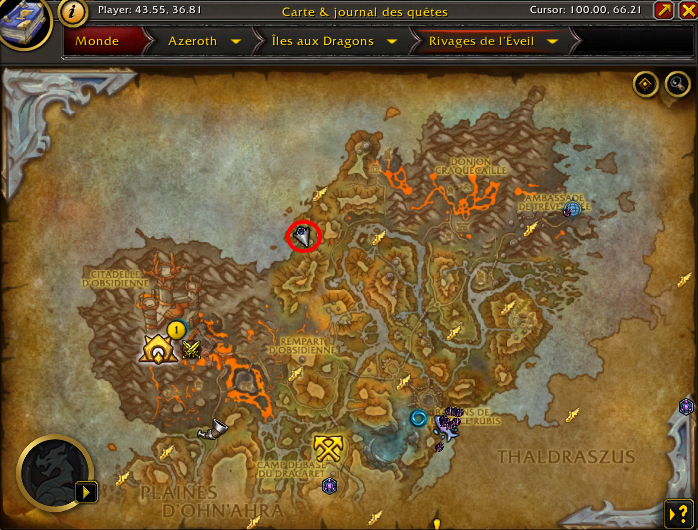Viewport: 698px width, 530px height.
Task: Open the magnifying glass map filter
Action: 676,84
